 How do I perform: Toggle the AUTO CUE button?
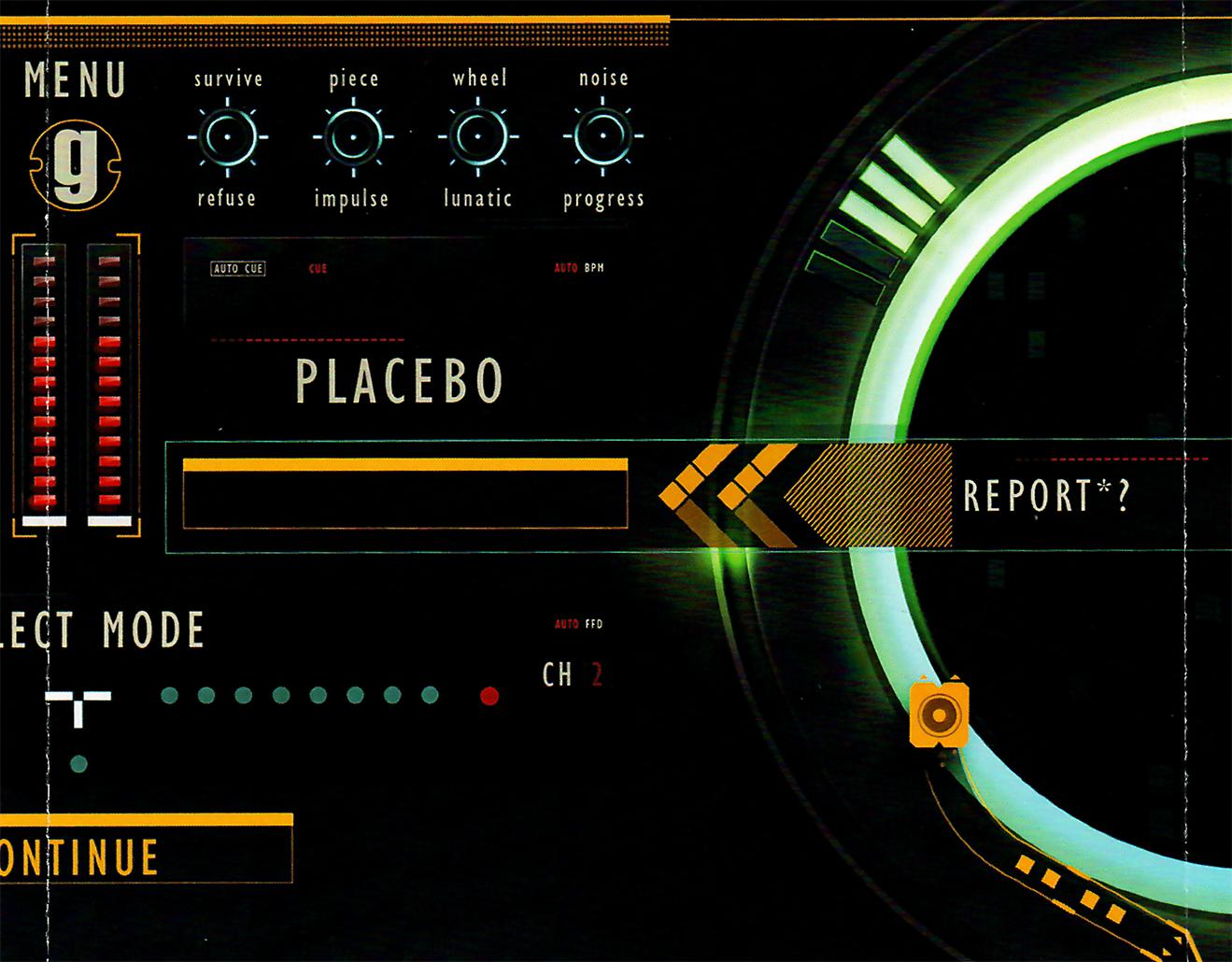pos(238,269)
